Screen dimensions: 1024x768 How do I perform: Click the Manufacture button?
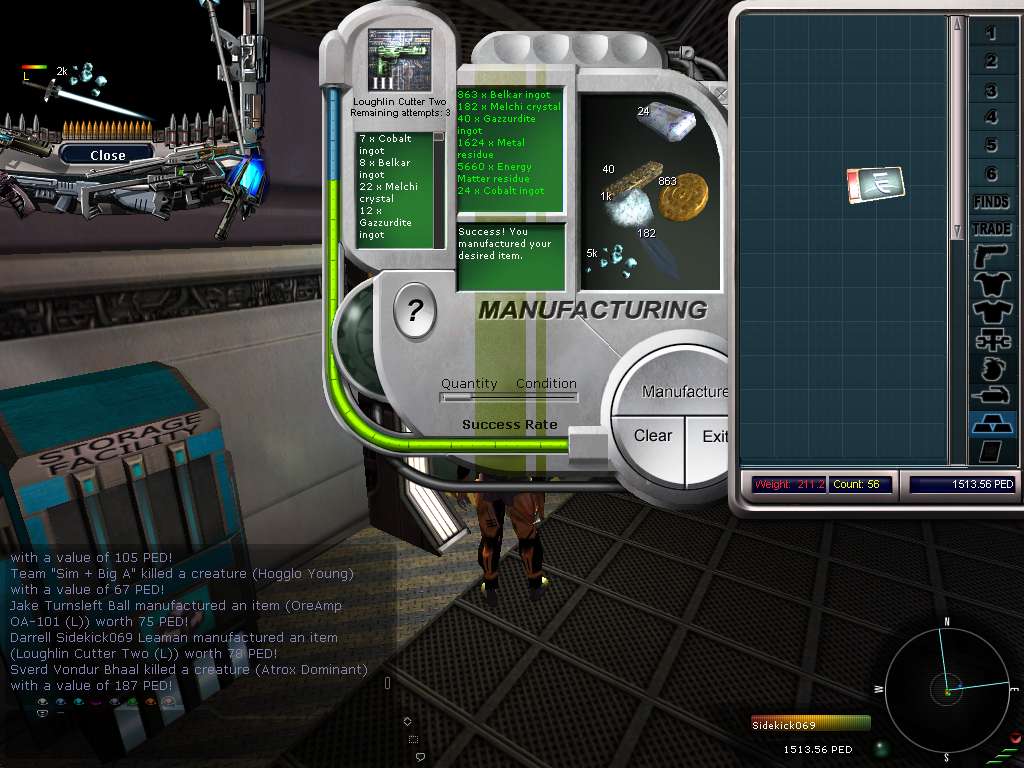coord(684,392)
